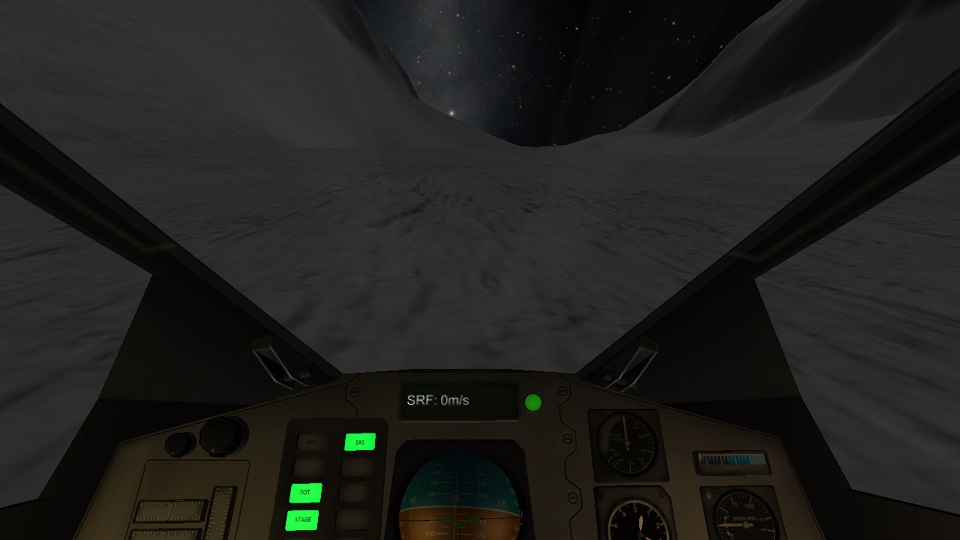960x540 pixels.
Task: Click the round green speed mode button
Action: click(x=533, y=403)
